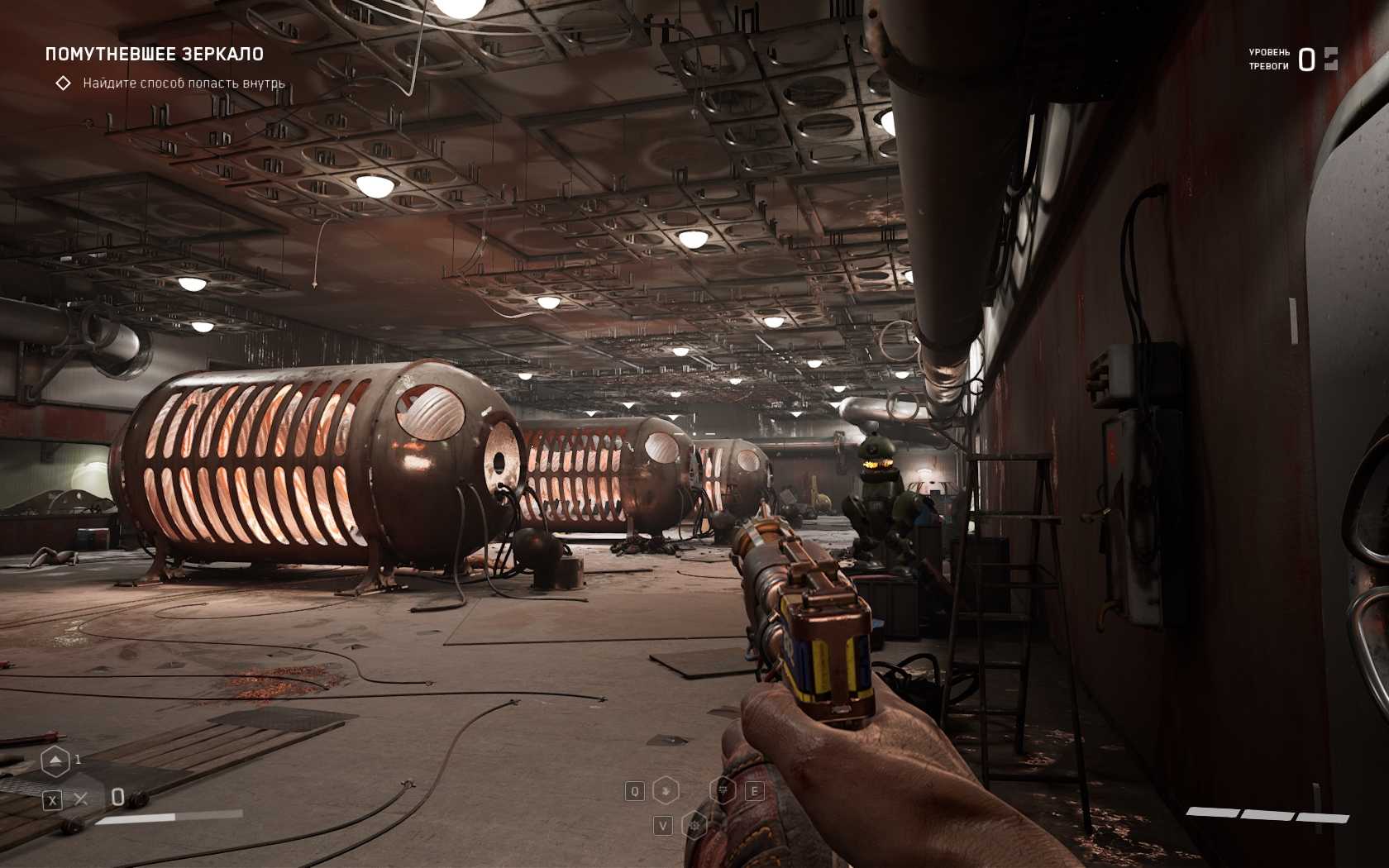Screen dimensions: 1389x868
Task: Select the triangle hexagon consumable icon
Action: (x=55, y=761)
